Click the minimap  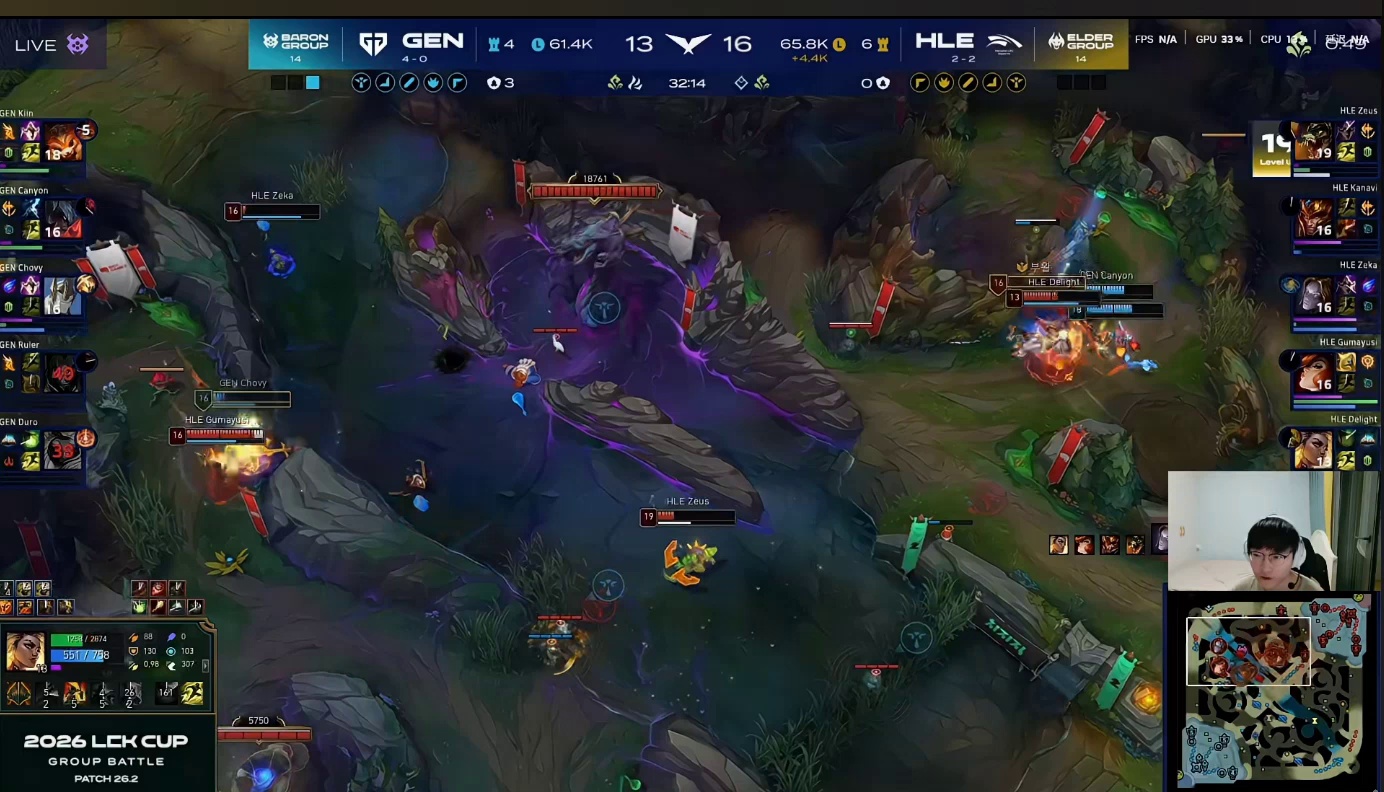pos(1276,691)
